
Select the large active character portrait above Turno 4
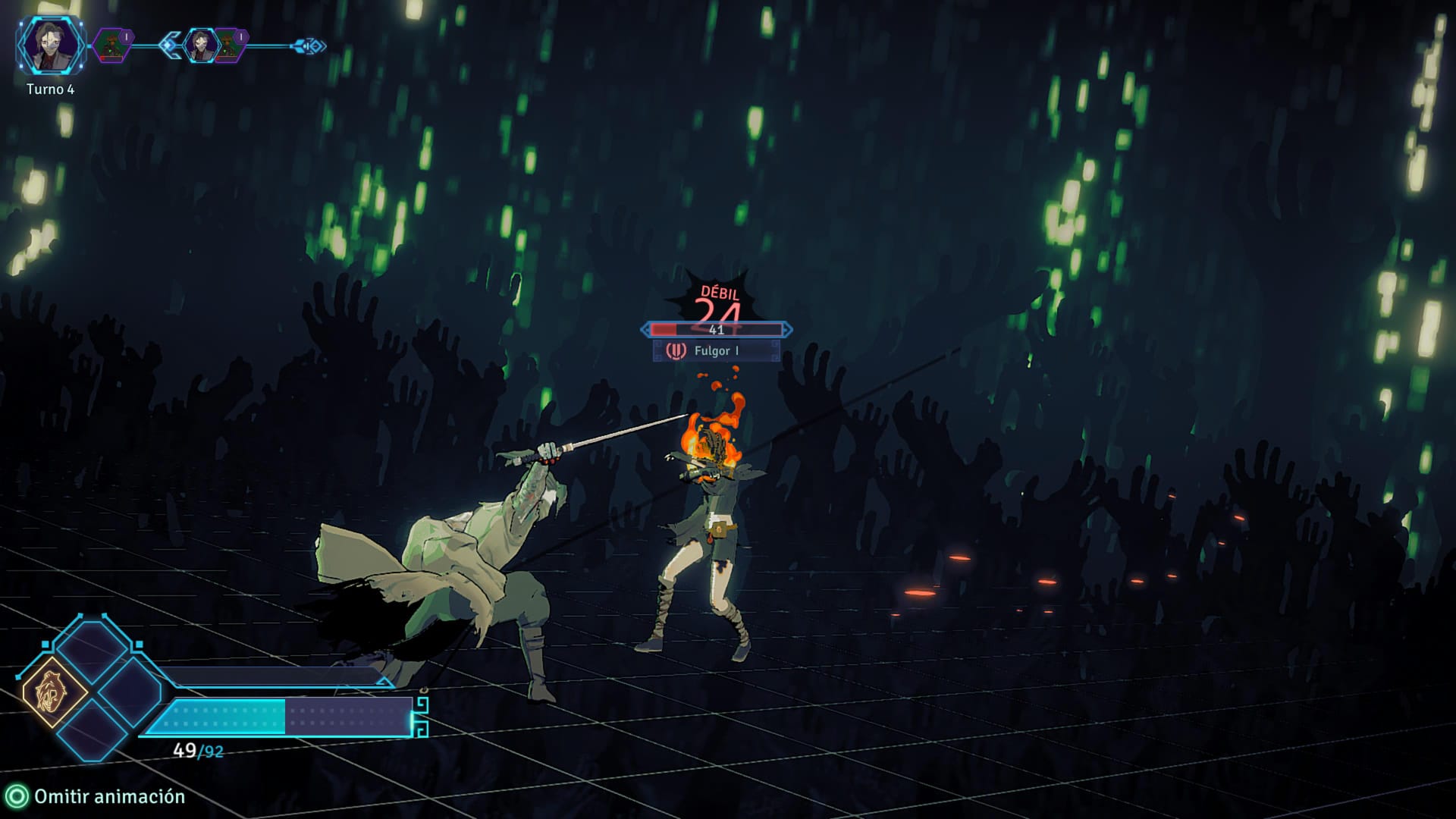(x=50, y=45)
